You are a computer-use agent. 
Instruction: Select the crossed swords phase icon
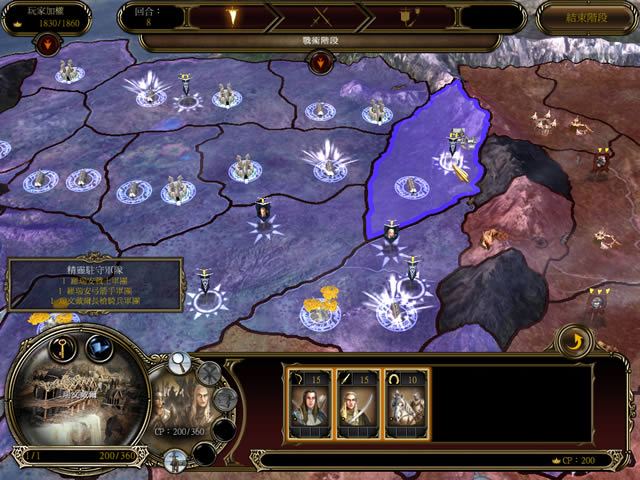pos(320,17)
